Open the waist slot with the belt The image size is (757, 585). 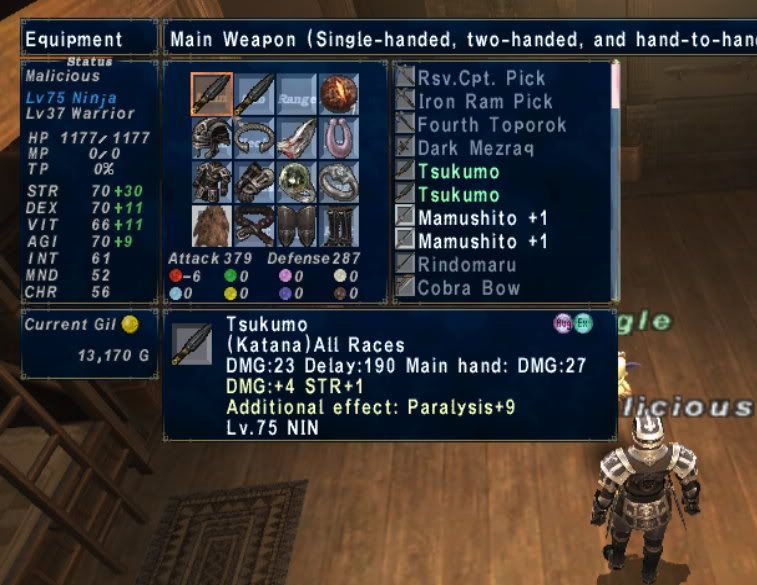pos(254,225)
